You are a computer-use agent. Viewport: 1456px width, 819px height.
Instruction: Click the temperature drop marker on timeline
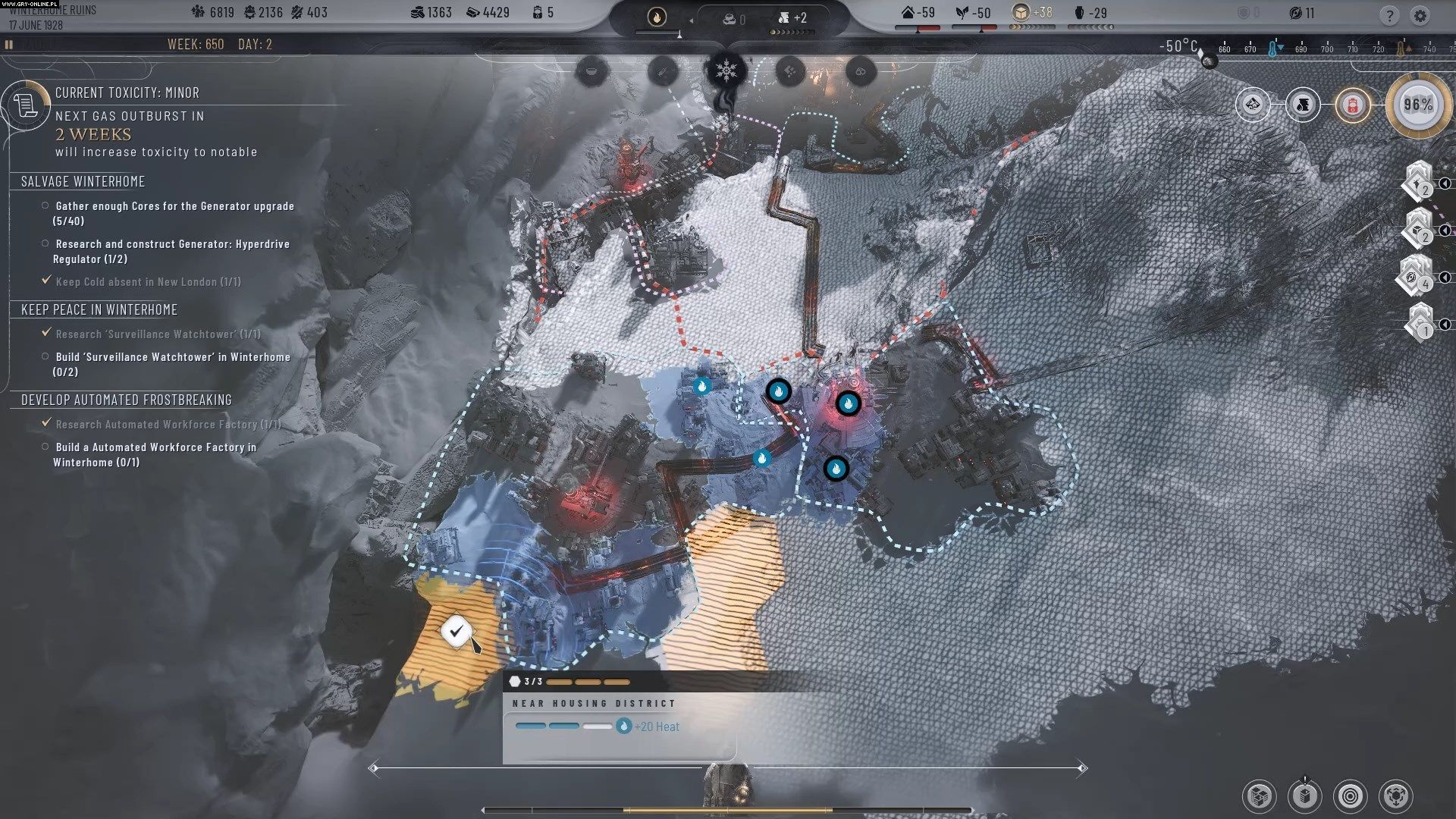pyautogui.click(x=1274, y=49)
